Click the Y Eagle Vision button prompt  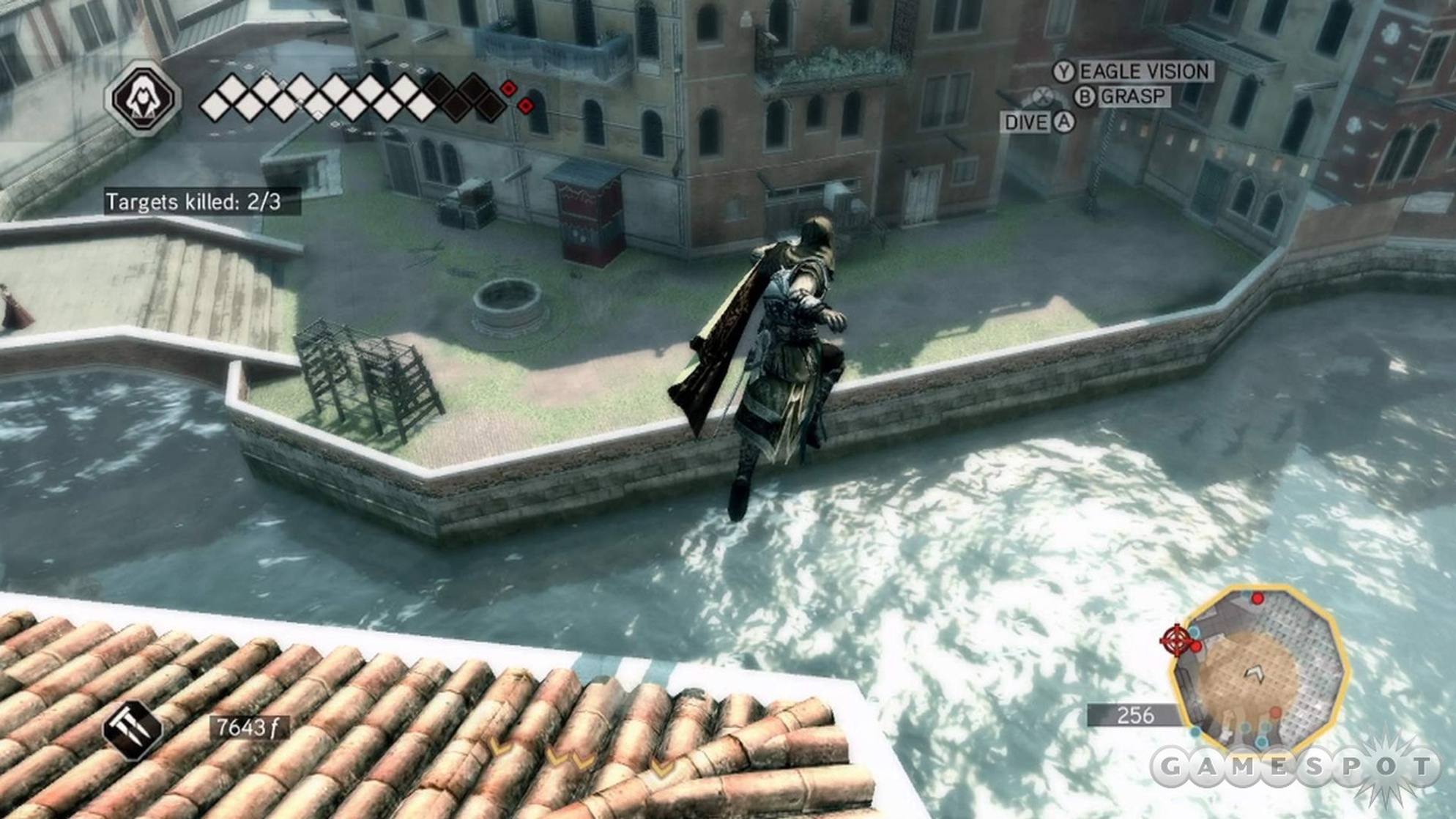pyautogui.click(x=1063, y=72)
